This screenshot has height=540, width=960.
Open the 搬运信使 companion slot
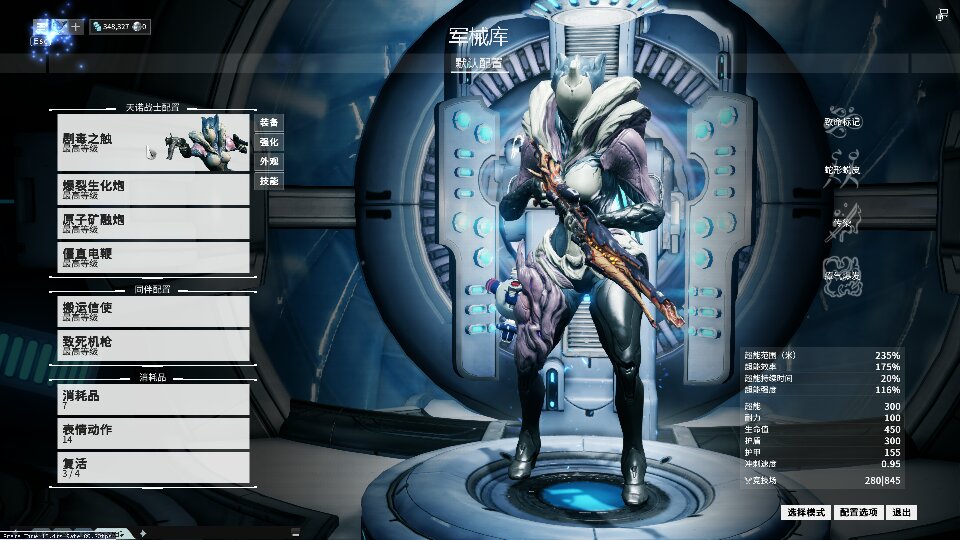[x=150, y=310]
